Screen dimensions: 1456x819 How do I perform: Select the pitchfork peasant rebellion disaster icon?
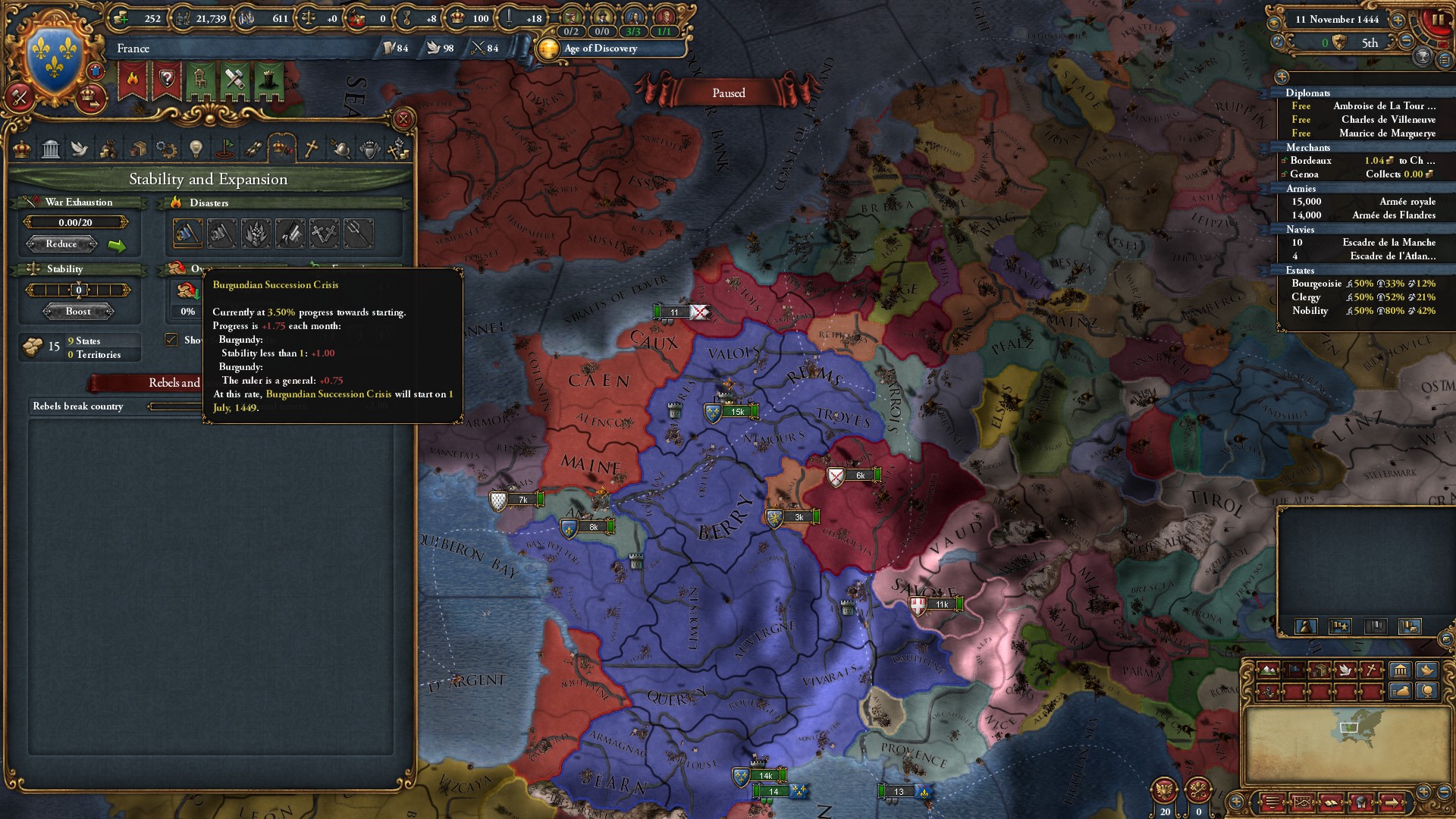(x=359, y=233)
